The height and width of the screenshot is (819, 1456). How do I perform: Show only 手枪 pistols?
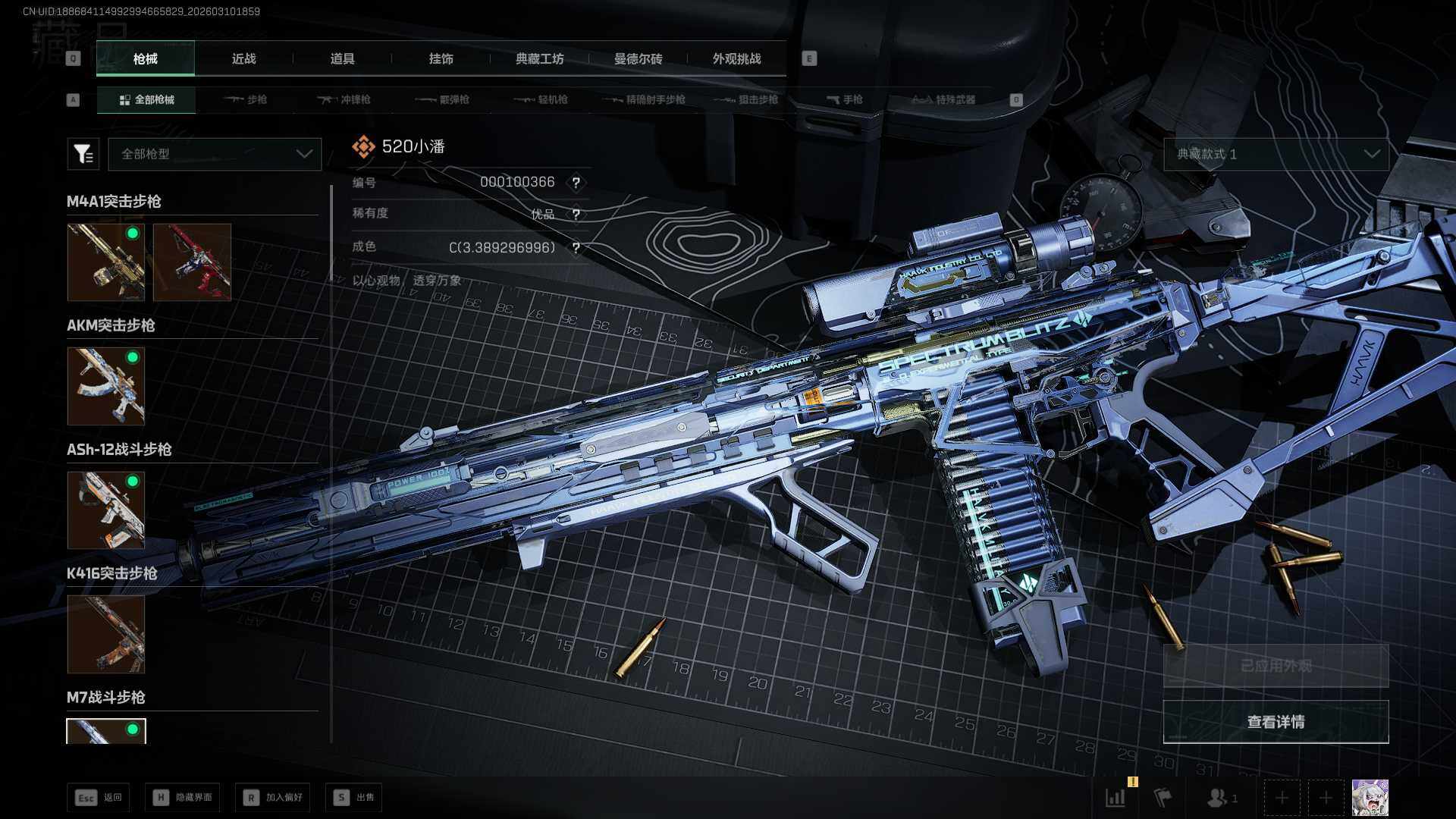(844, 100)
